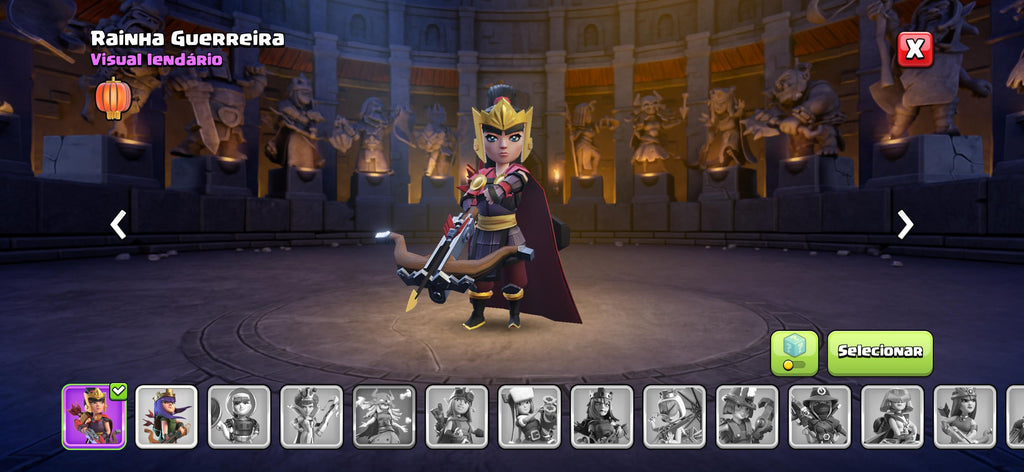Tap the red lantern icon under the skin name
1024x472 pixels.
(114, 97)
